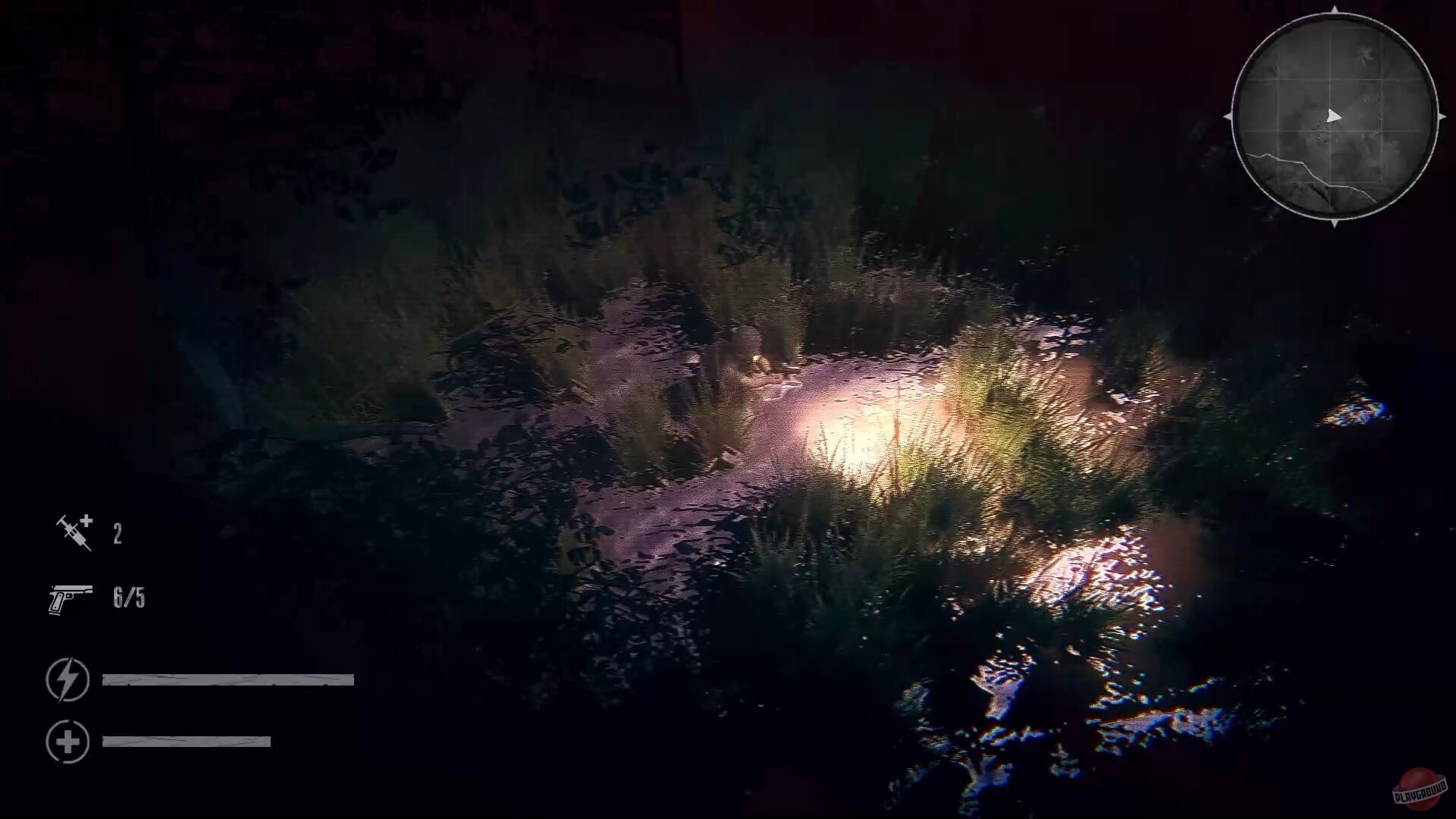Click the pistol weapon icon

pos(71,598)
